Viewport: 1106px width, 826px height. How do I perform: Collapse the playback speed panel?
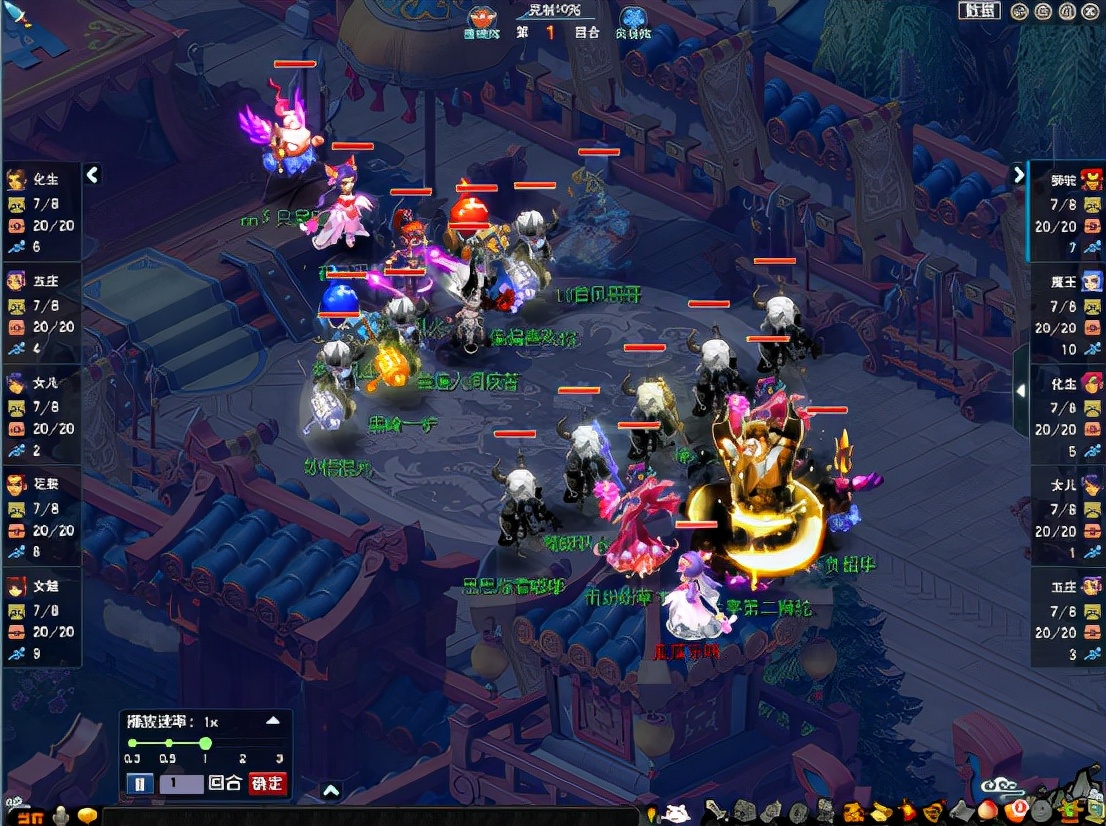(272, 720)
